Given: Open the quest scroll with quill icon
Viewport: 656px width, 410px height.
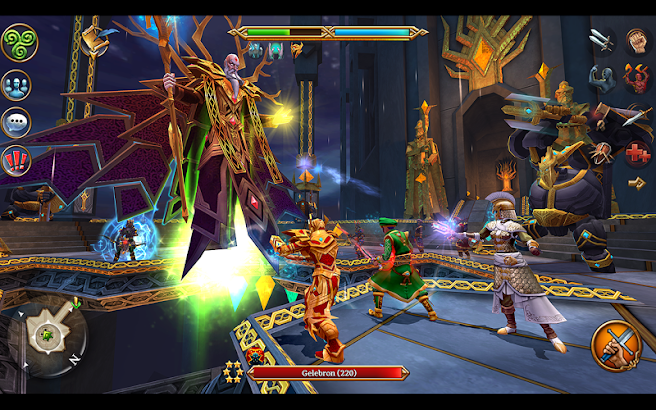Looking at the screenshot, I should 90,38.
